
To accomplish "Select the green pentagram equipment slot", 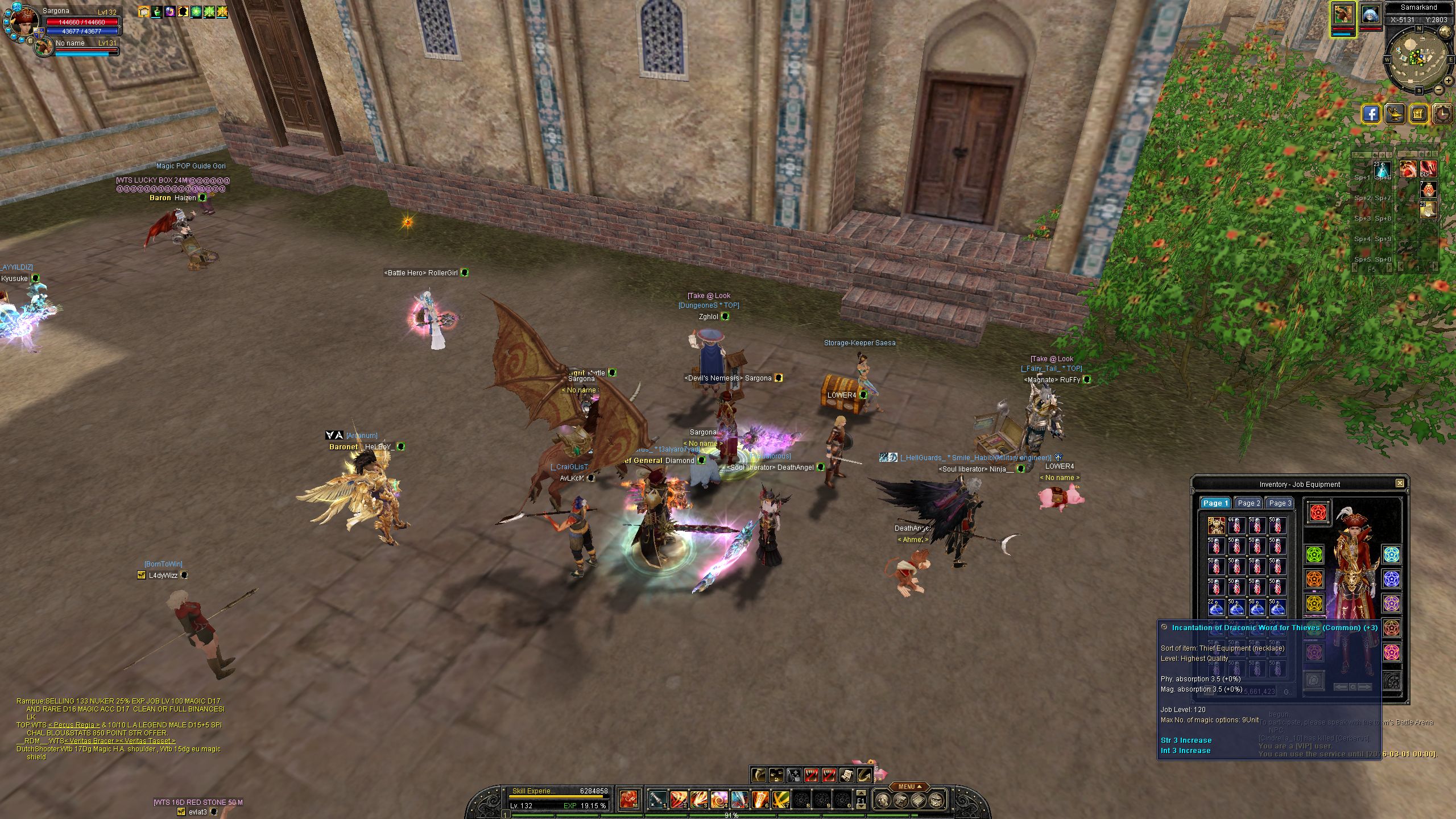I will coord(1314,554).
